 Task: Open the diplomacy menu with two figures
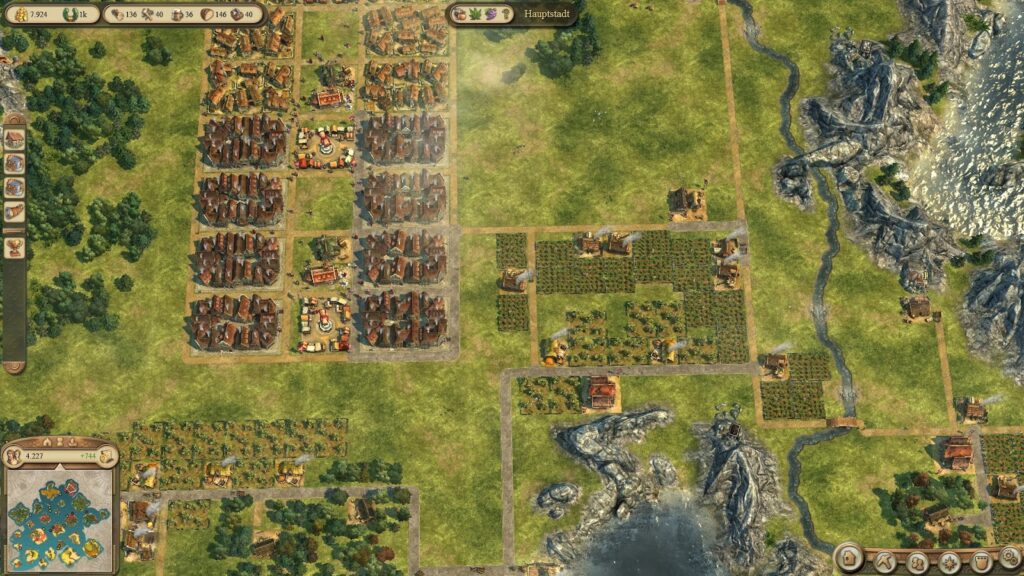click(x=916, y=561)
